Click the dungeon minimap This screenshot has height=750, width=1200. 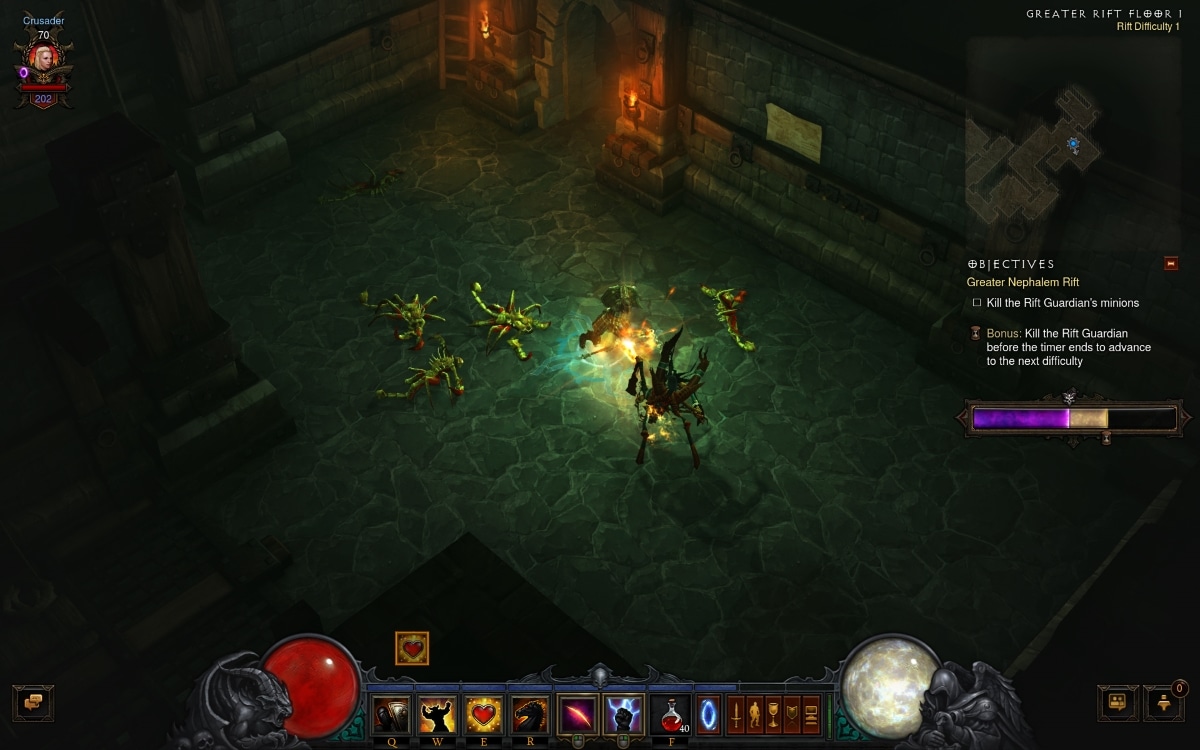pos(1040,150)
